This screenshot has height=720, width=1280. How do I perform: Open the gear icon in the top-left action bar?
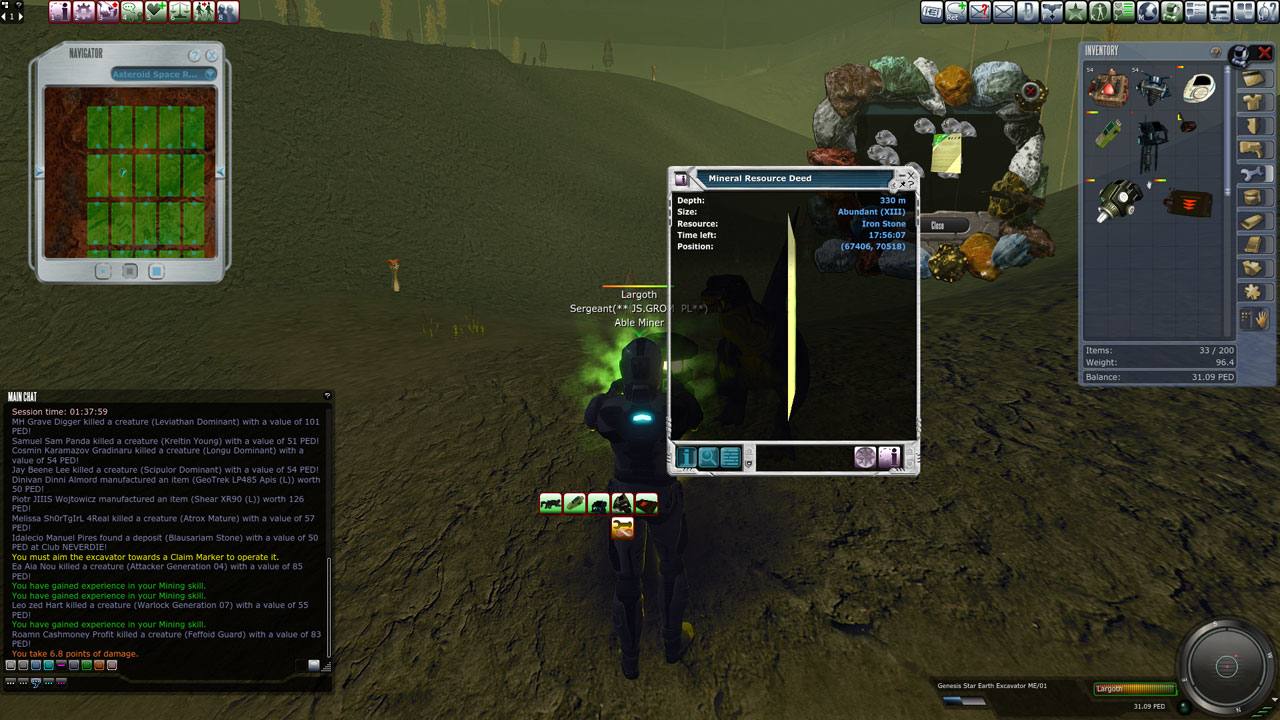point(83,12)
